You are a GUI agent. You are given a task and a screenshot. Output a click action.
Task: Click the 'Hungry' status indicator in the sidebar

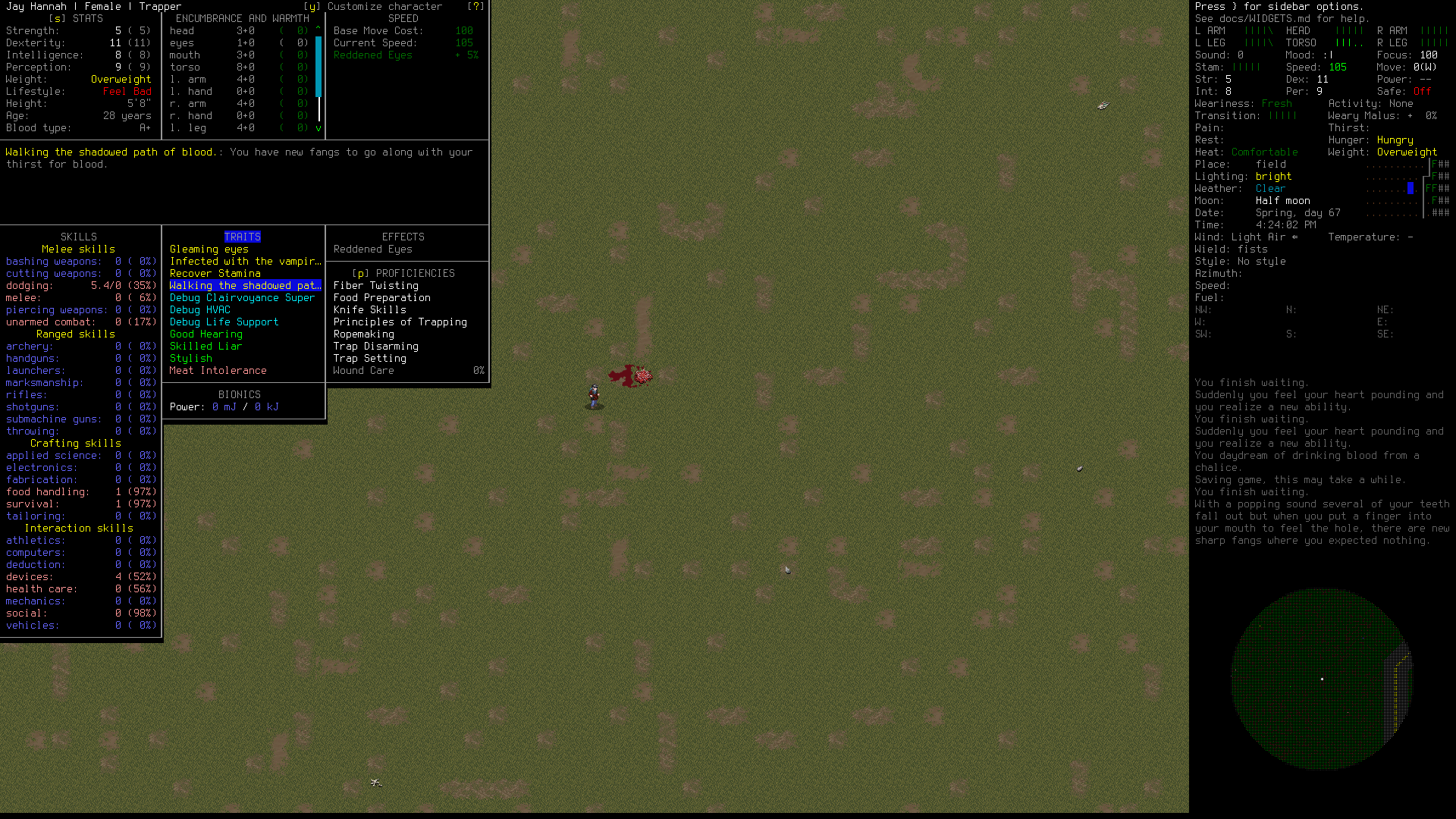pos(1395,140)
